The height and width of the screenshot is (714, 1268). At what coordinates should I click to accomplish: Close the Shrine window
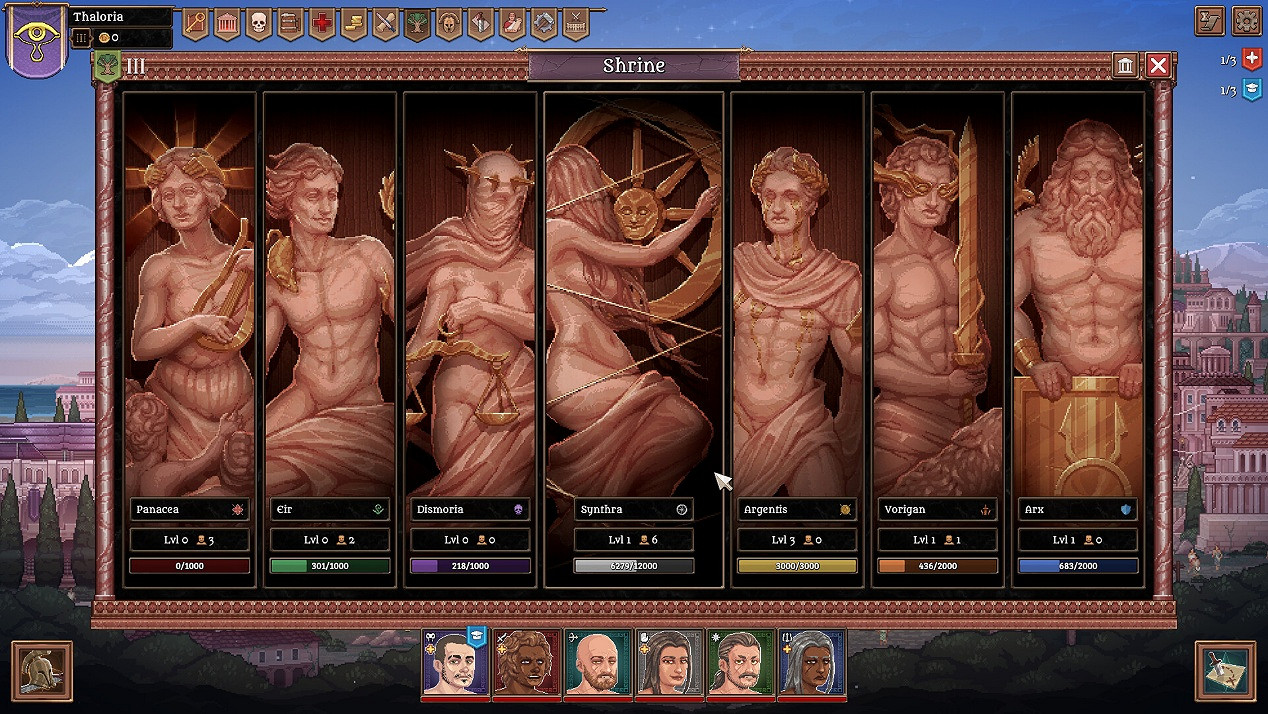tap(1158, 66)
